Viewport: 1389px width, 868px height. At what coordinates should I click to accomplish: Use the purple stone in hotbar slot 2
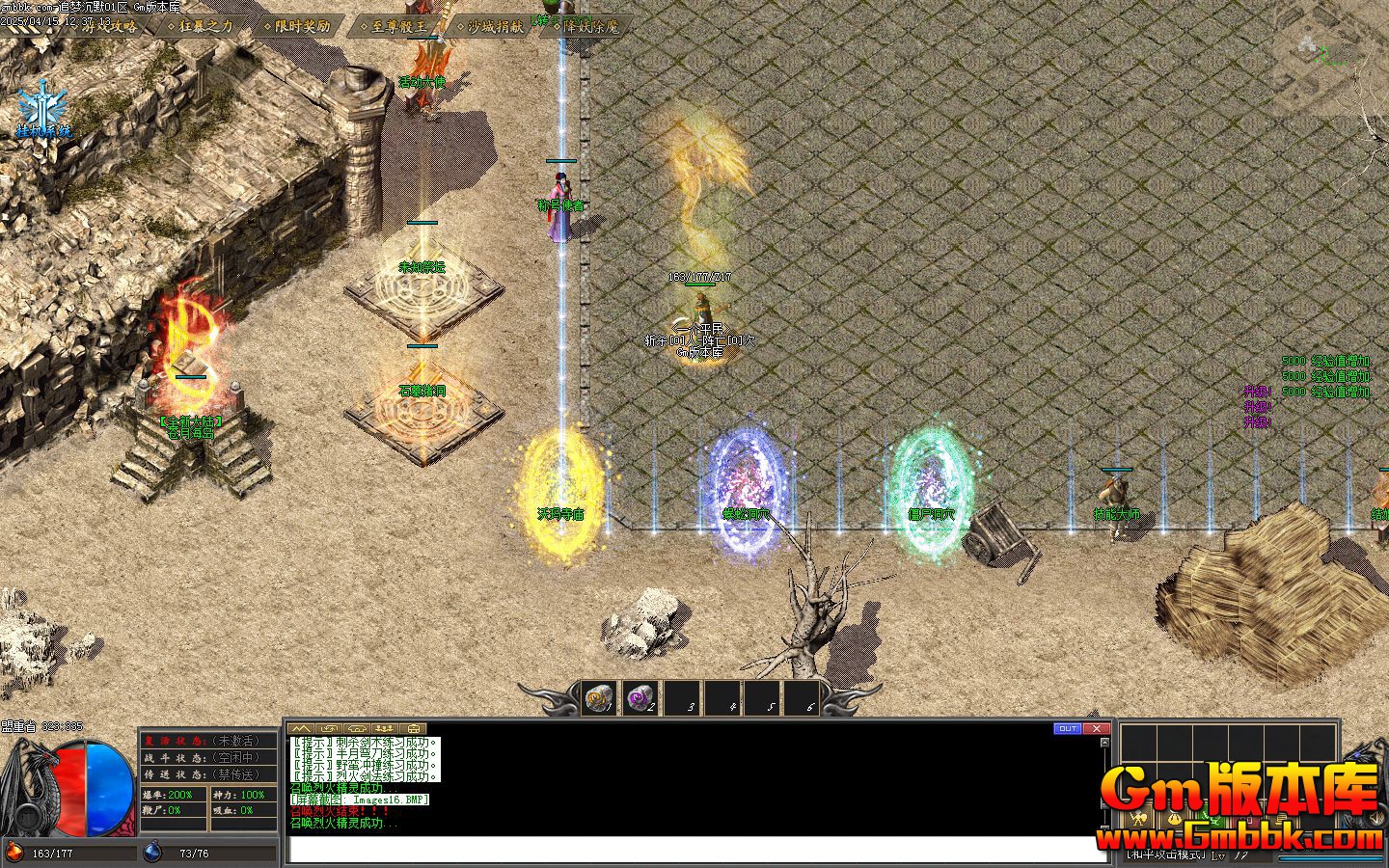[640, 698]
